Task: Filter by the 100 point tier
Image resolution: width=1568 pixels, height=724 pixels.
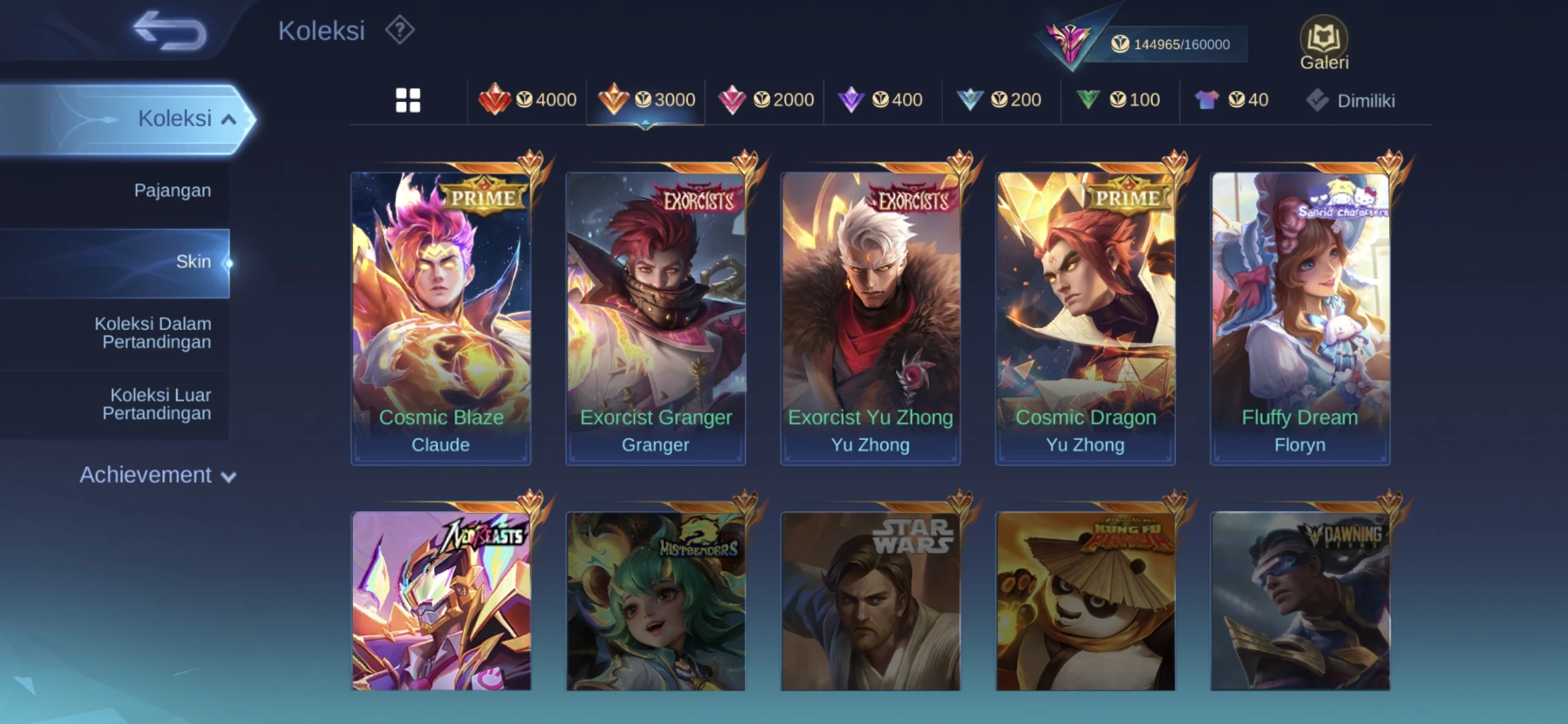Action: tap(1118, 101)
